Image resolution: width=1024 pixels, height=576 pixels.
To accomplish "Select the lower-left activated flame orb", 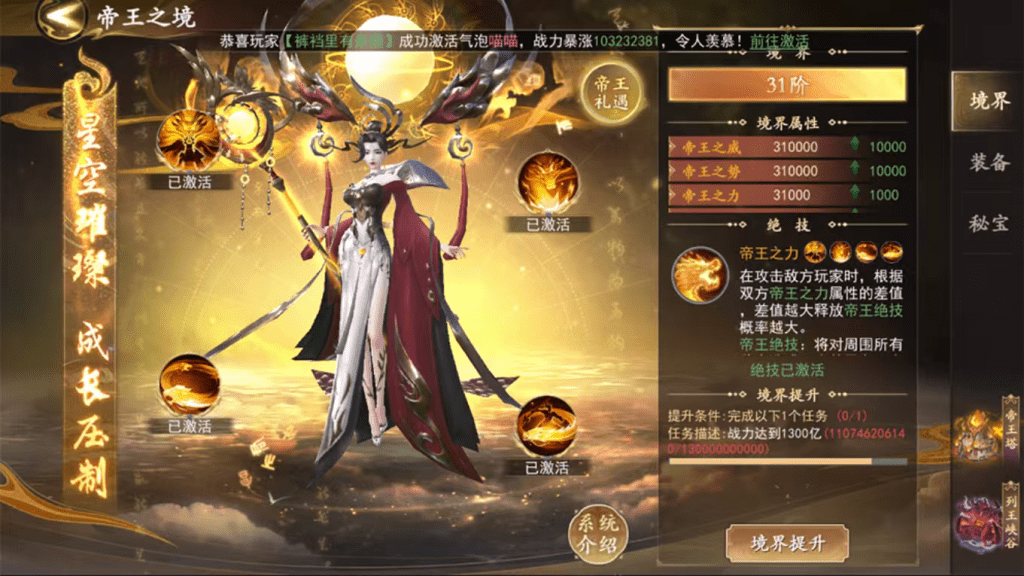I will click(x=190, y=384).
